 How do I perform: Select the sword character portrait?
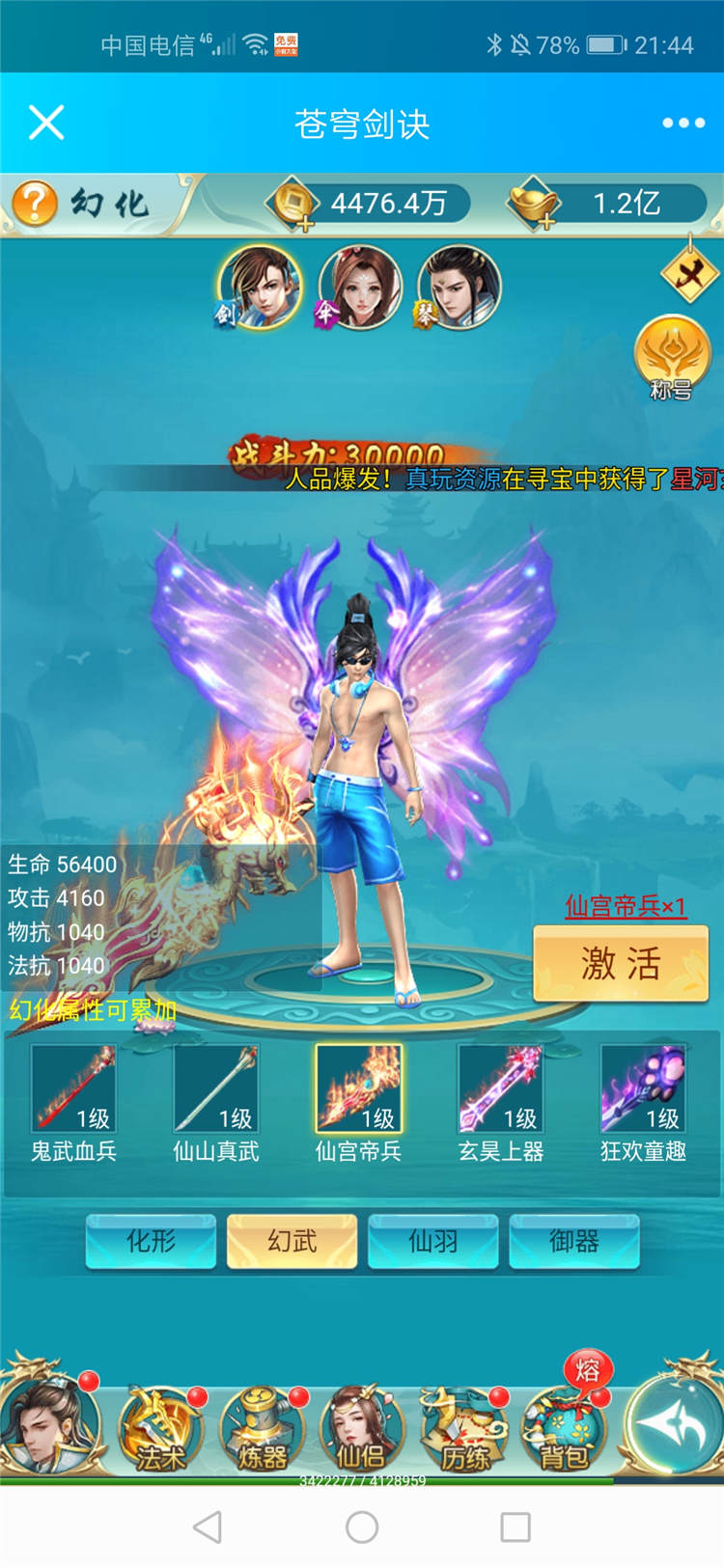[x=259, y=287]
